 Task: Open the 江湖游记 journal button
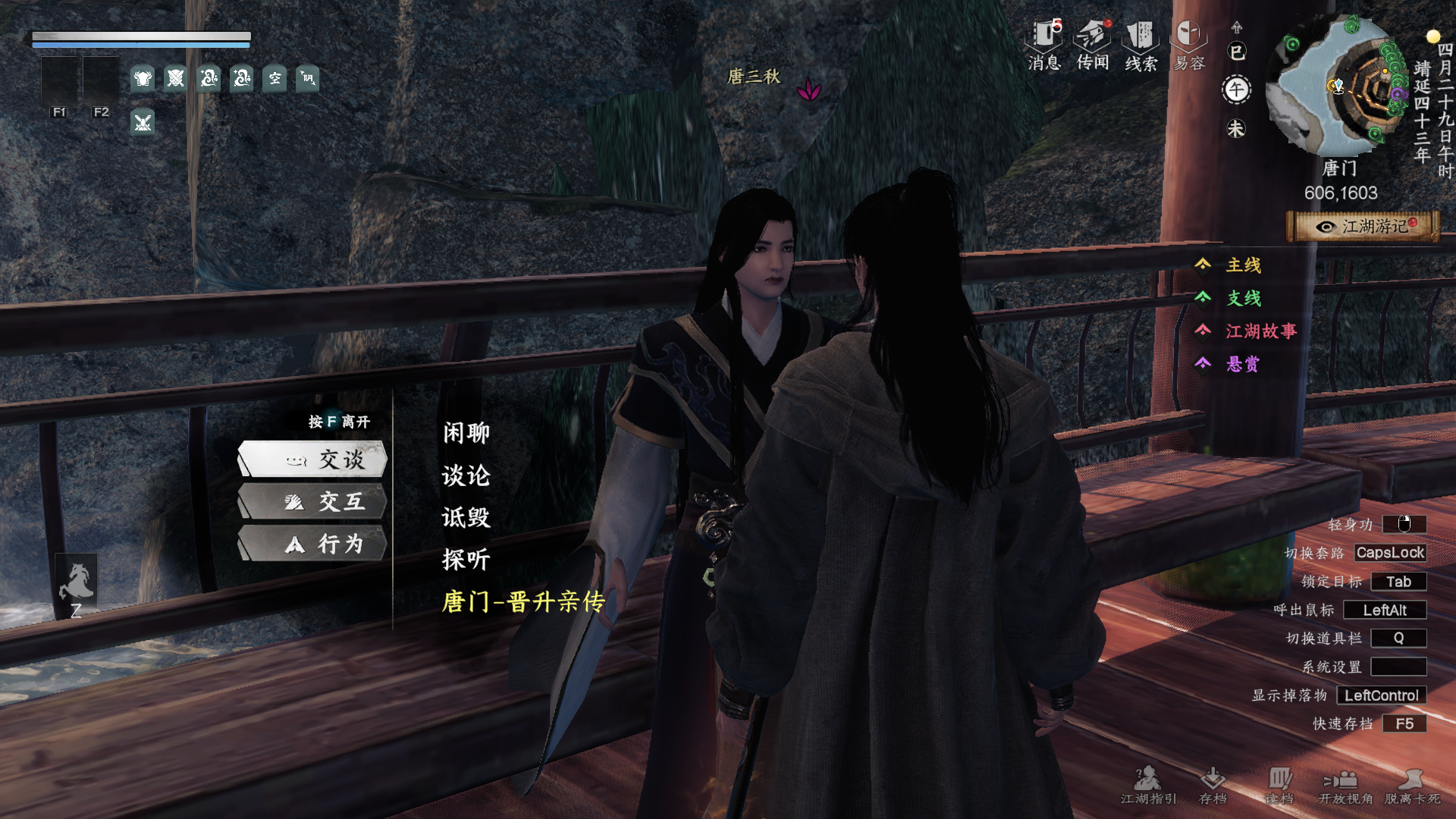(x=1363, y=227)
